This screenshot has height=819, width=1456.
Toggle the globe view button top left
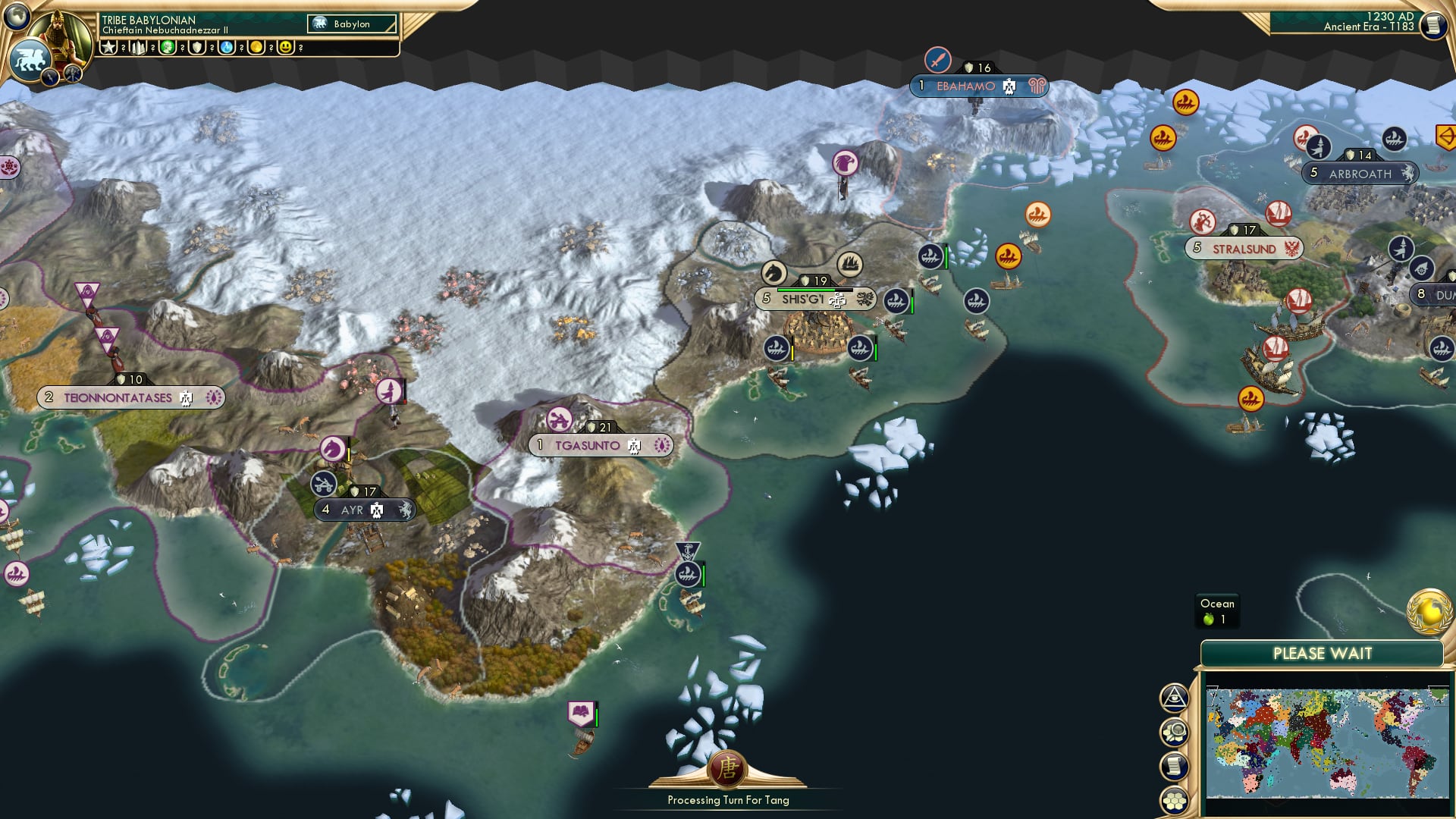16,17
